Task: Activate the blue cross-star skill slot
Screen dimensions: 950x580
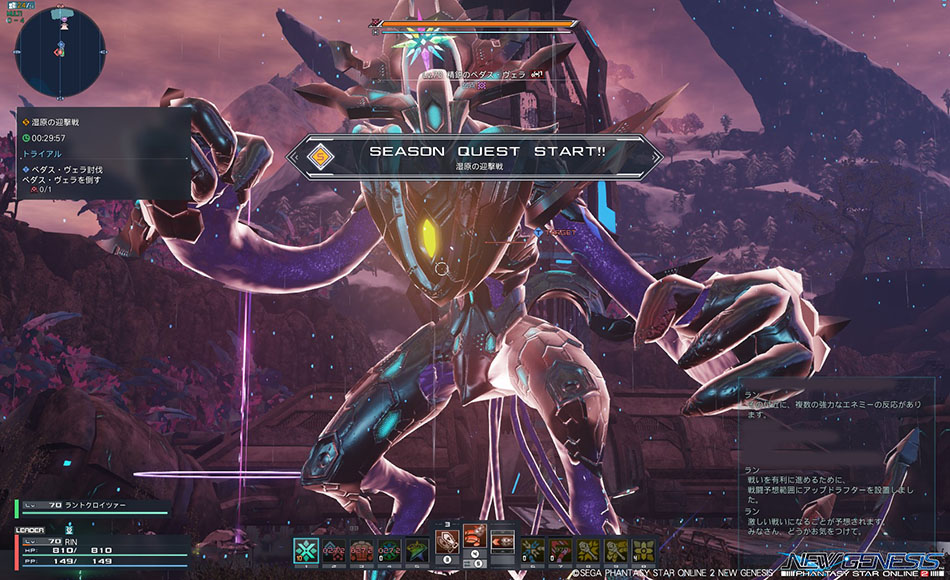Action: pyautogui.click(x=533, y=549)
